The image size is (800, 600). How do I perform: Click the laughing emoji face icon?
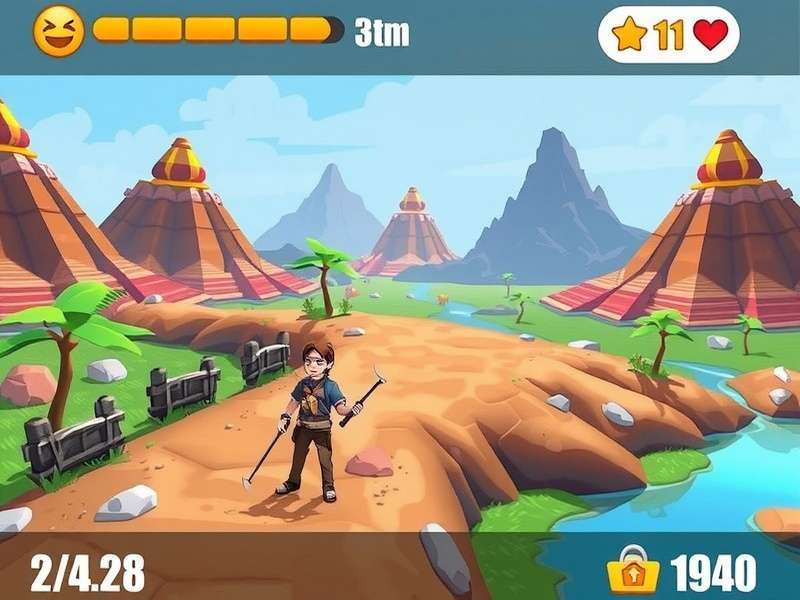pyautogui.click(x=58, y=30)
